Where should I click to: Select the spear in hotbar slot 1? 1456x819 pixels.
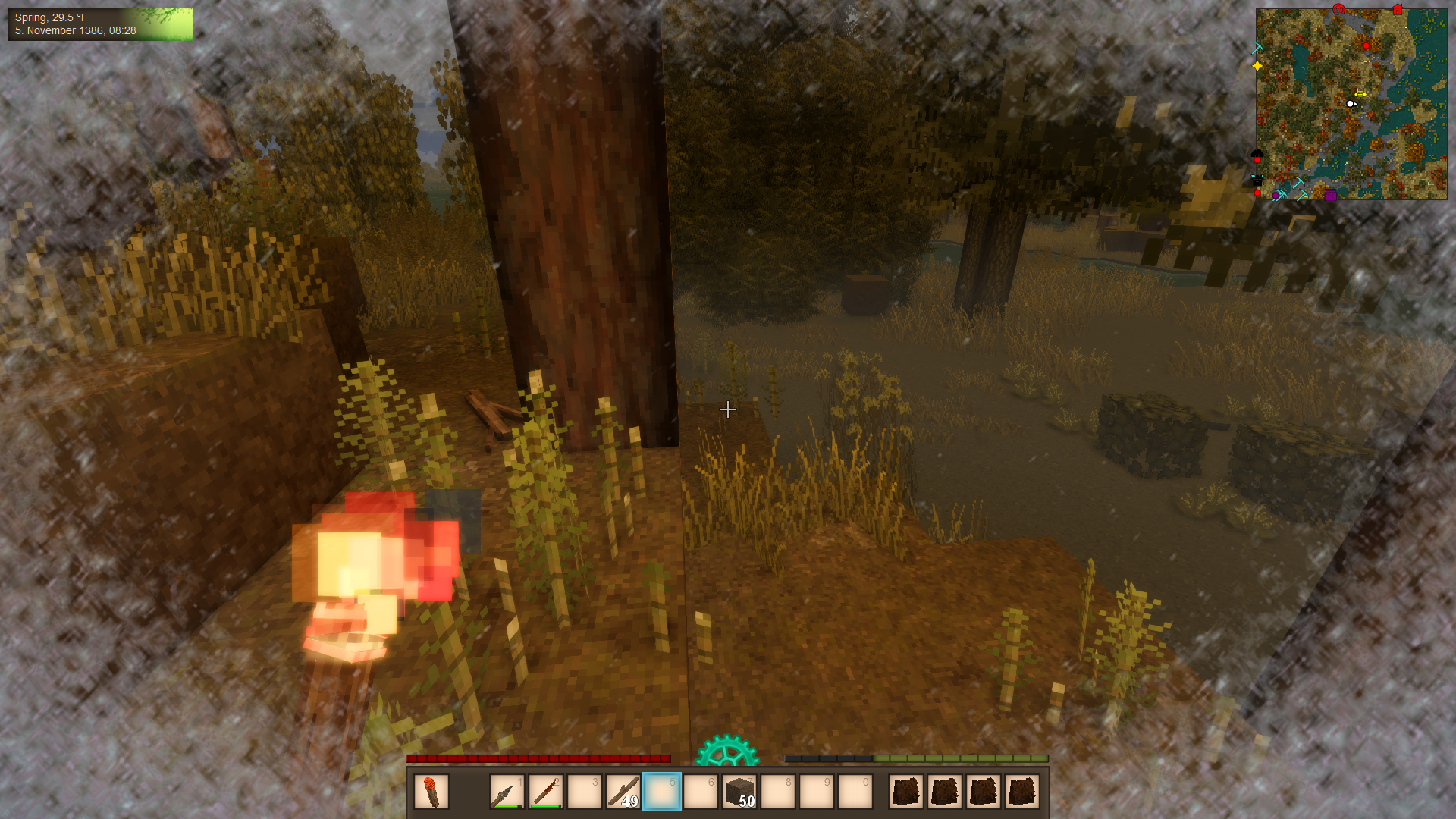tap(507, 792)
